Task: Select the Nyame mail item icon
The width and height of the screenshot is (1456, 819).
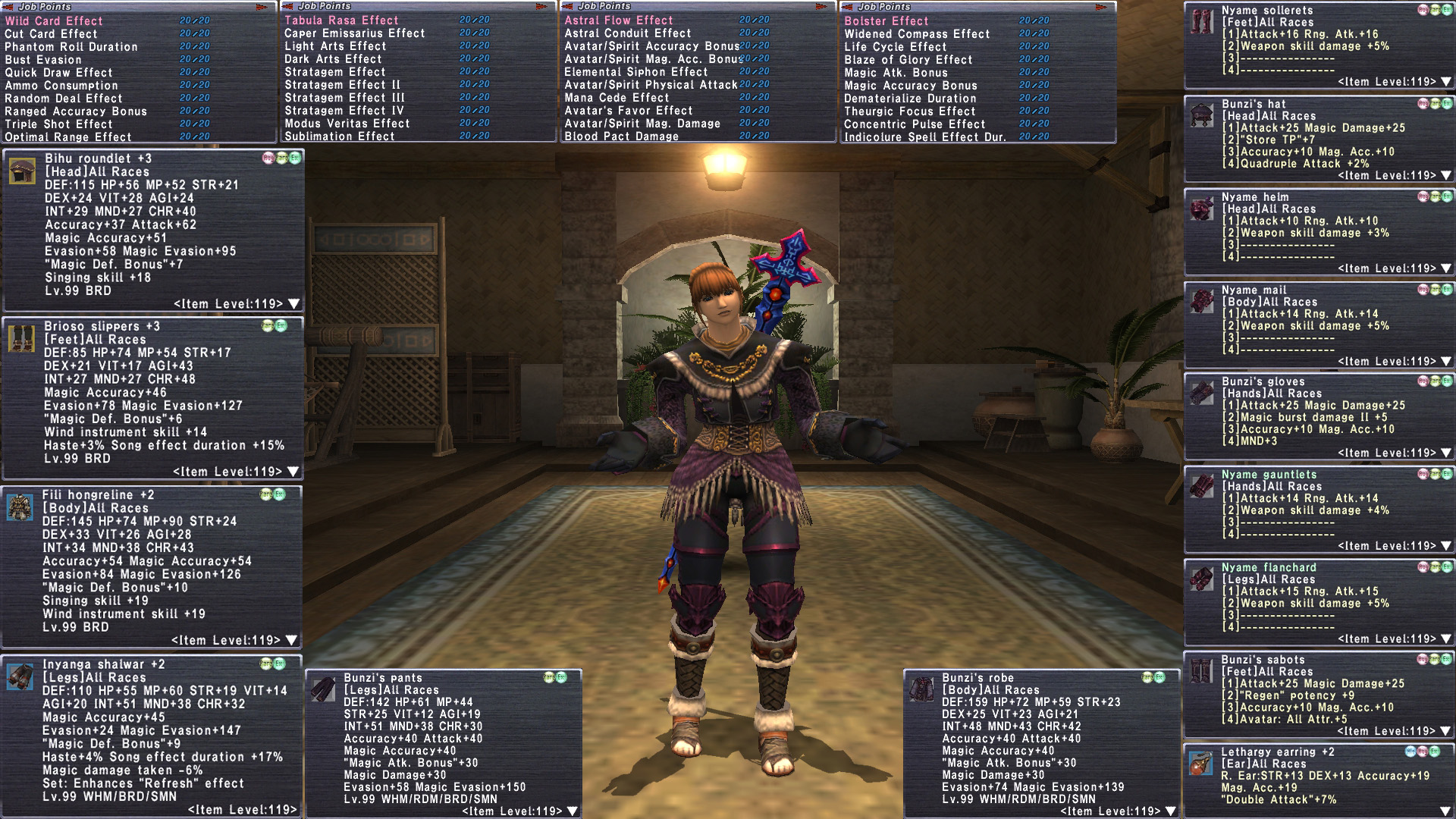Action: click(1202, 301)
